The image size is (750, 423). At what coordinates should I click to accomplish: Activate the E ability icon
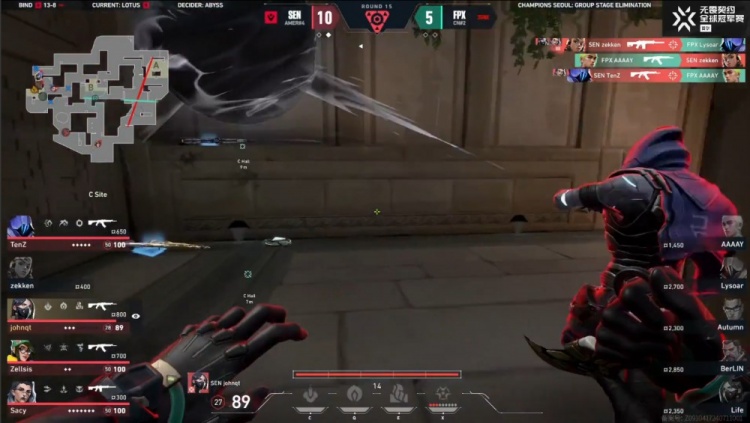(398, 393)
